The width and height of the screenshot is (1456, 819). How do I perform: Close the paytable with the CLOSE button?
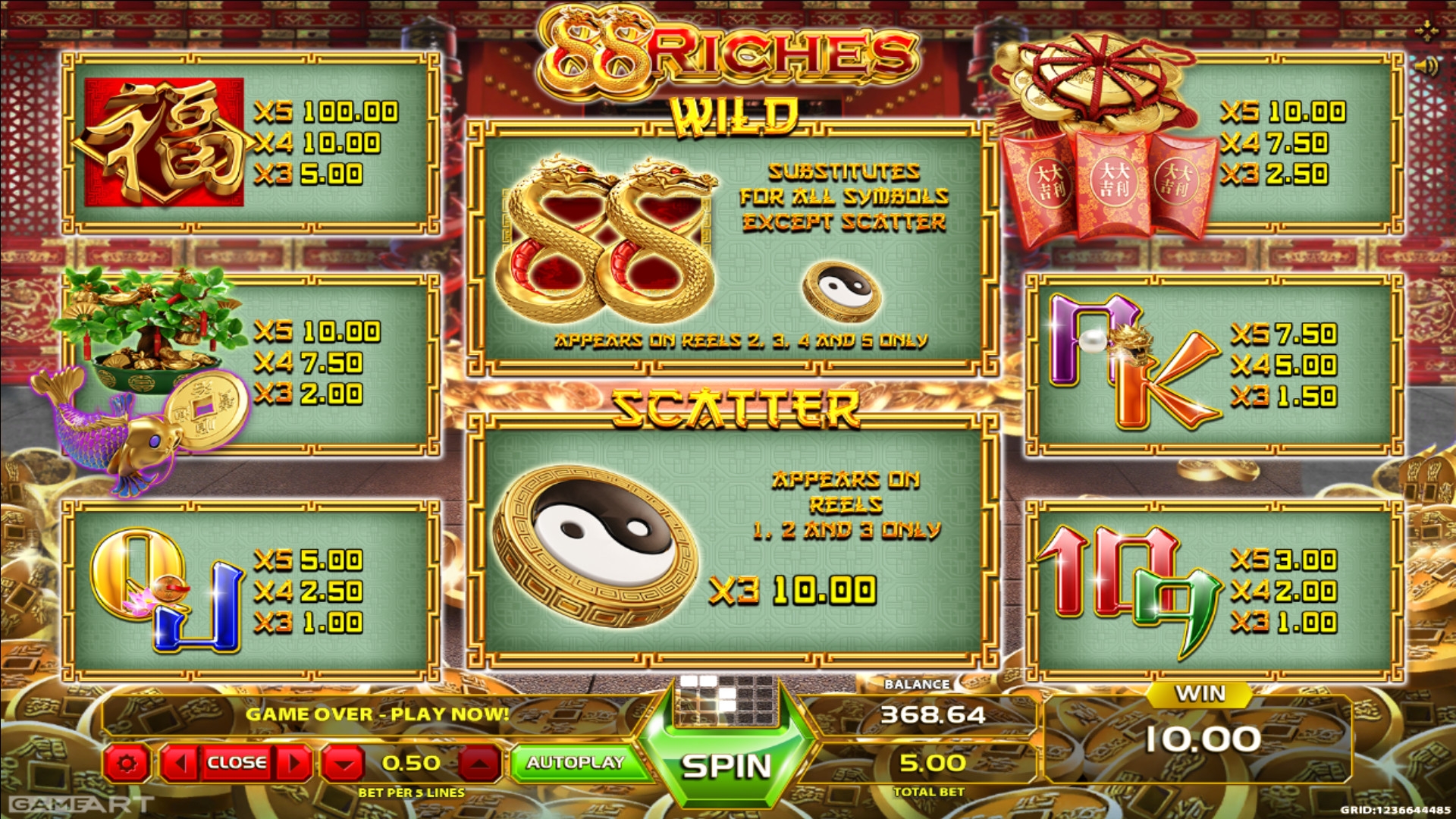(x=237, y=763)
